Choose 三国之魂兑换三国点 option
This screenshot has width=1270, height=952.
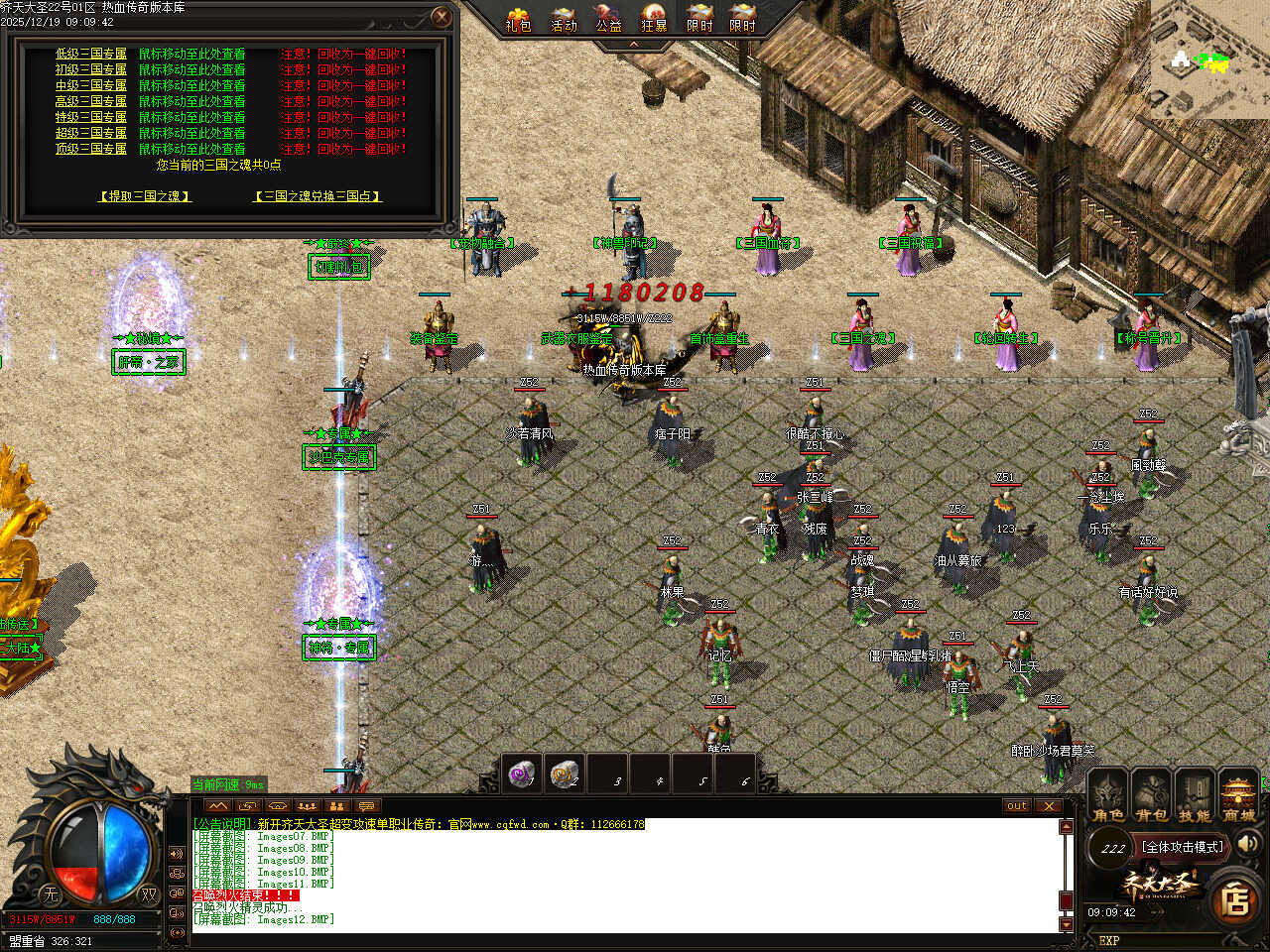[317, 196]
